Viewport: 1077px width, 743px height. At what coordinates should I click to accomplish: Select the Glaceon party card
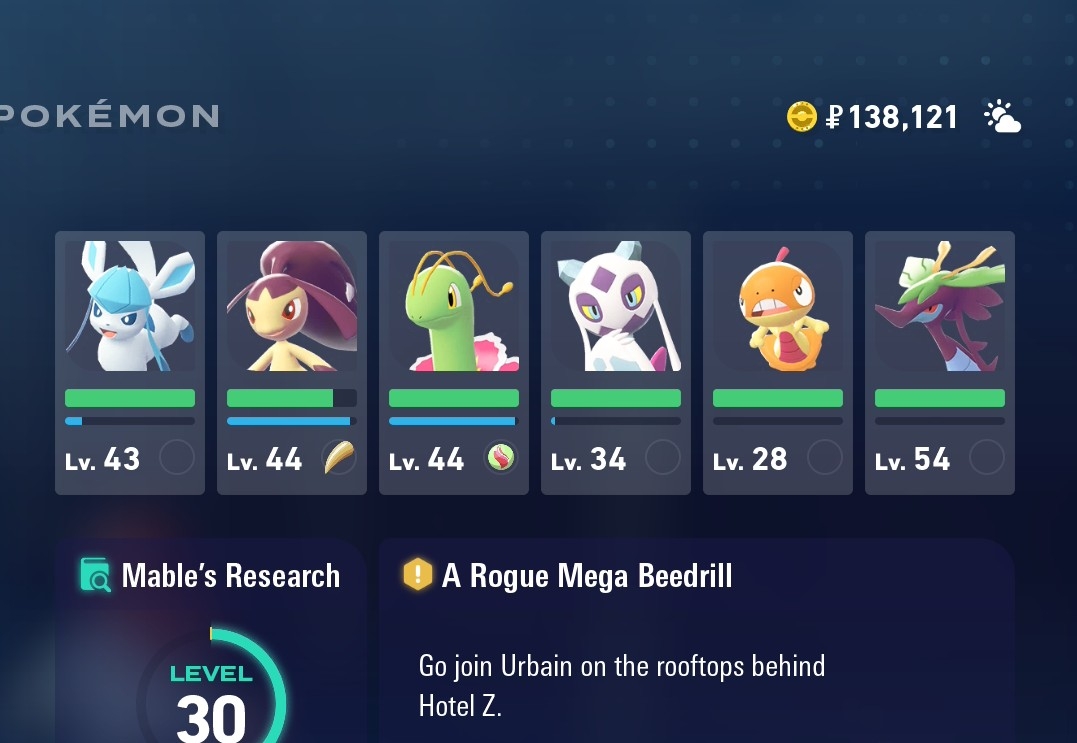click(x=130, y=362)
